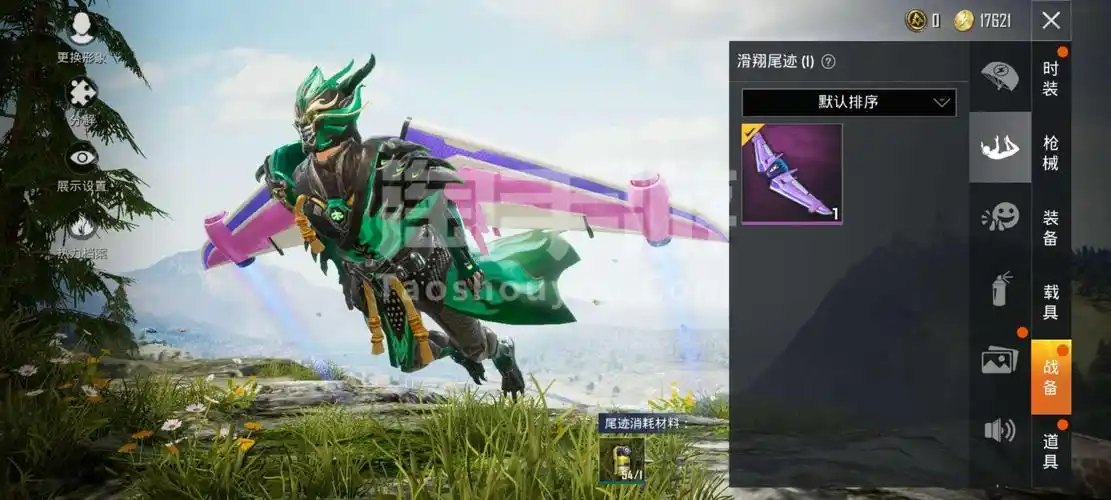
Task: Choose the glider trail category icon
Action: click(1000, 147)
